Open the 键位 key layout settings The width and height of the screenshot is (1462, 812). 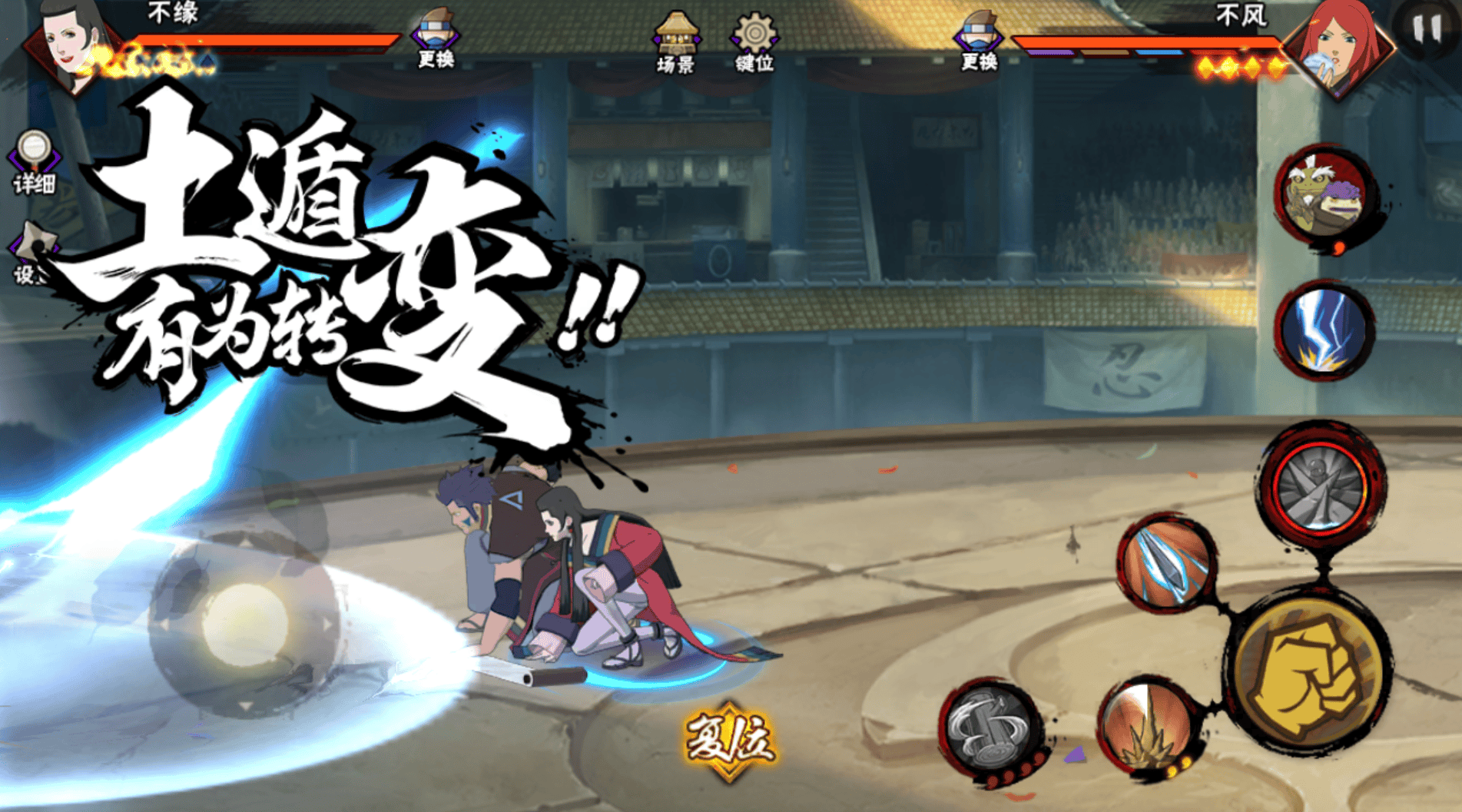[x=754, y=42]
